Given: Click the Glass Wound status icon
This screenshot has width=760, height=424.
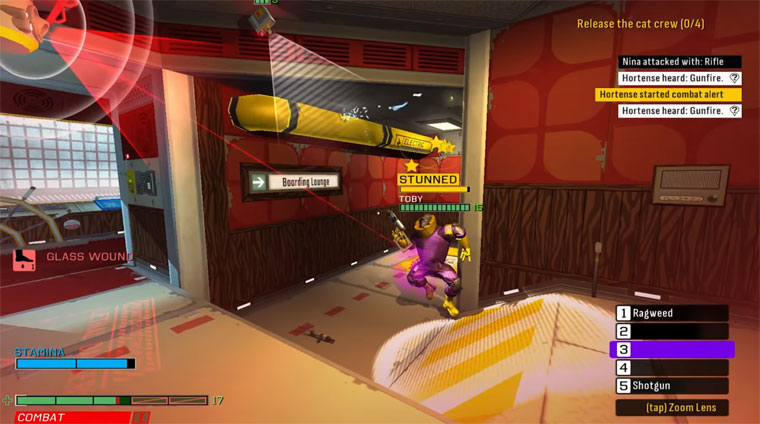Looking at the screenshot, I should pos(24,259).
